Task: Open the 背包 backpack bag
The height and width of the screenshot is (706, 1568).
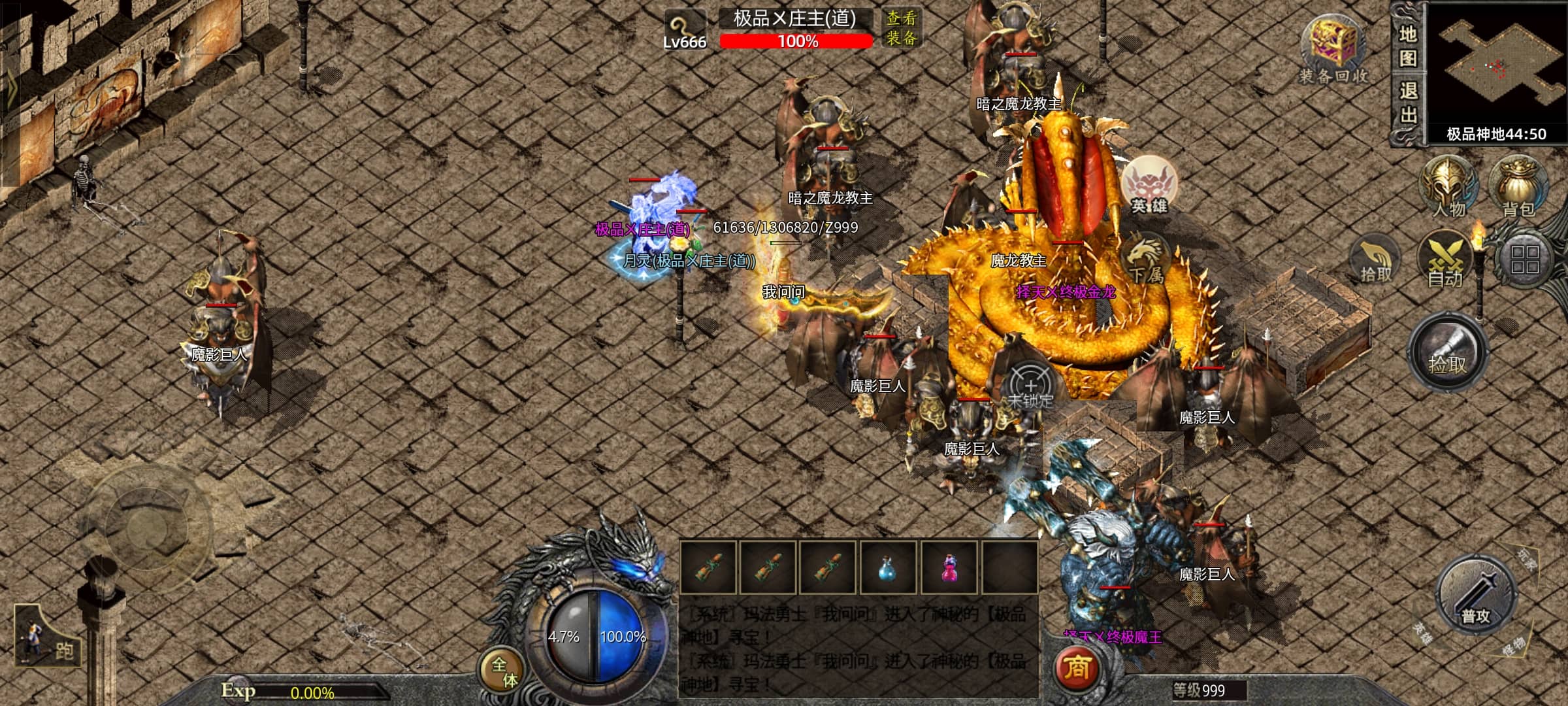Action: [x=1518, y=186]
